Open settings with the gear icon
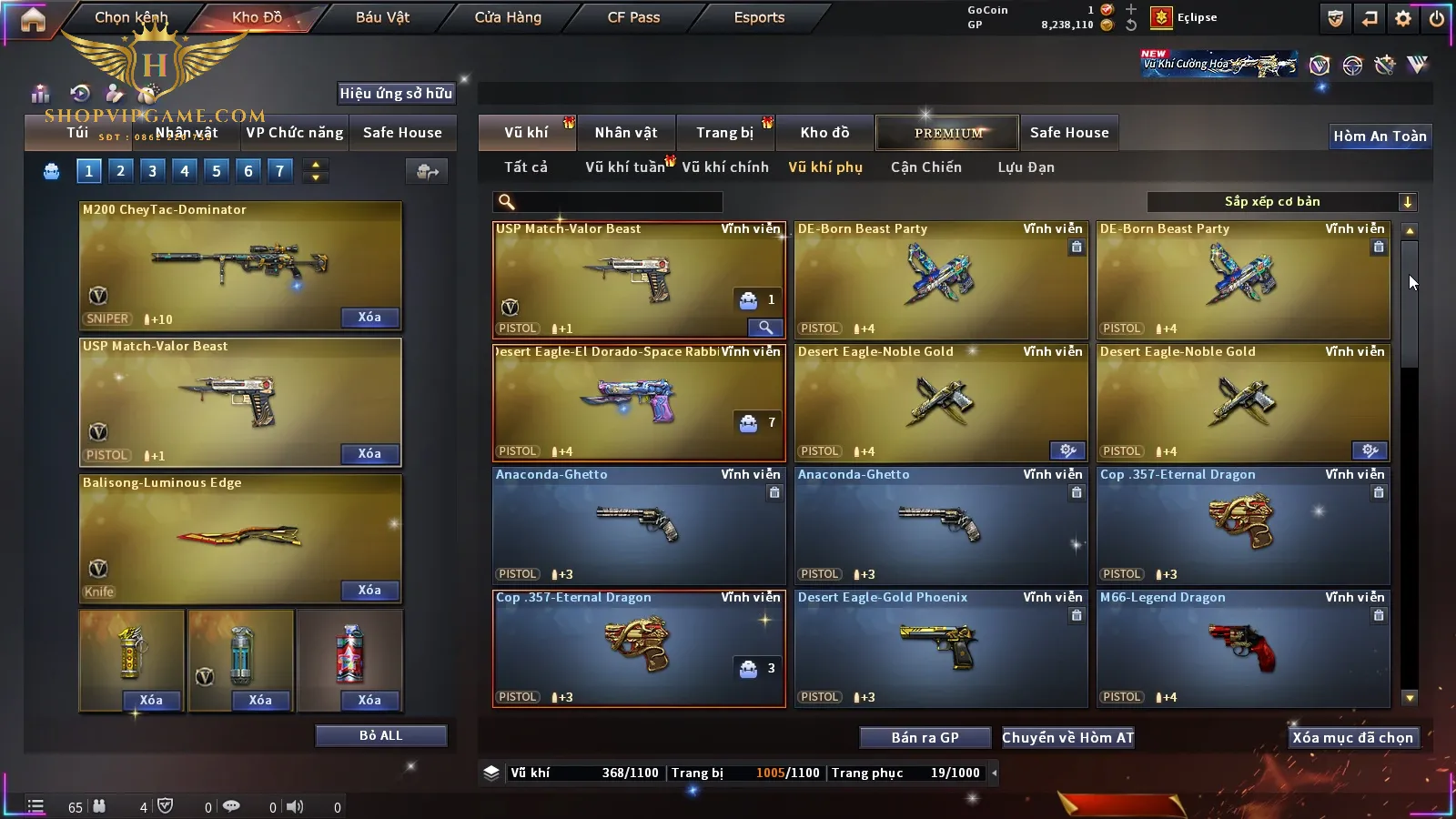 (1403, 18)
